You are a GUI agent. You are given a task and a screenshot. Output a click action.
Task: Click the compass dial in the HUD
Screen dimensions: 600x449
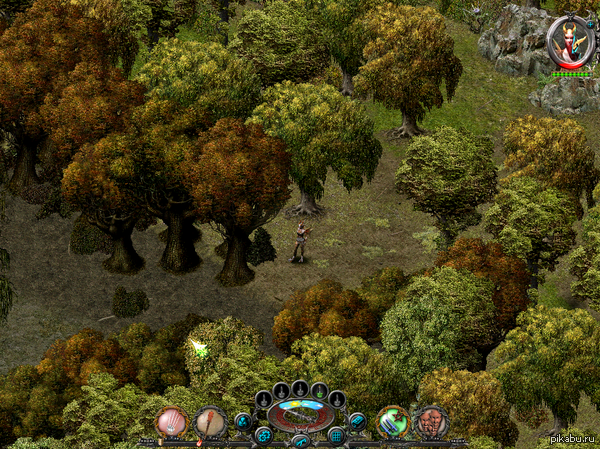300,414
